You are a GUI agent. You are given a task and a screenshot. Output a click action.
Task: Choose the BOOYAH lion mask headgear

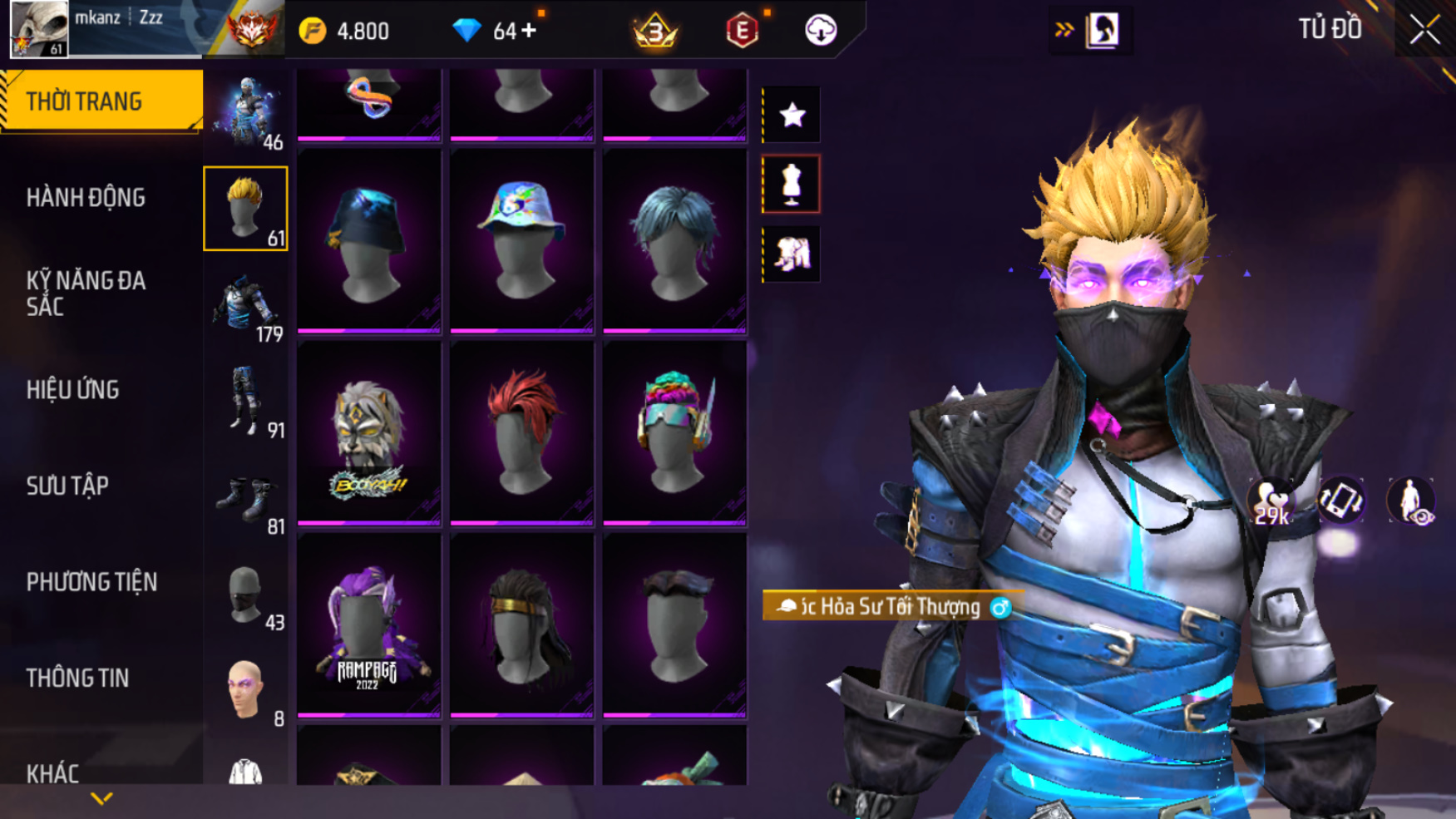click(368, 432)
